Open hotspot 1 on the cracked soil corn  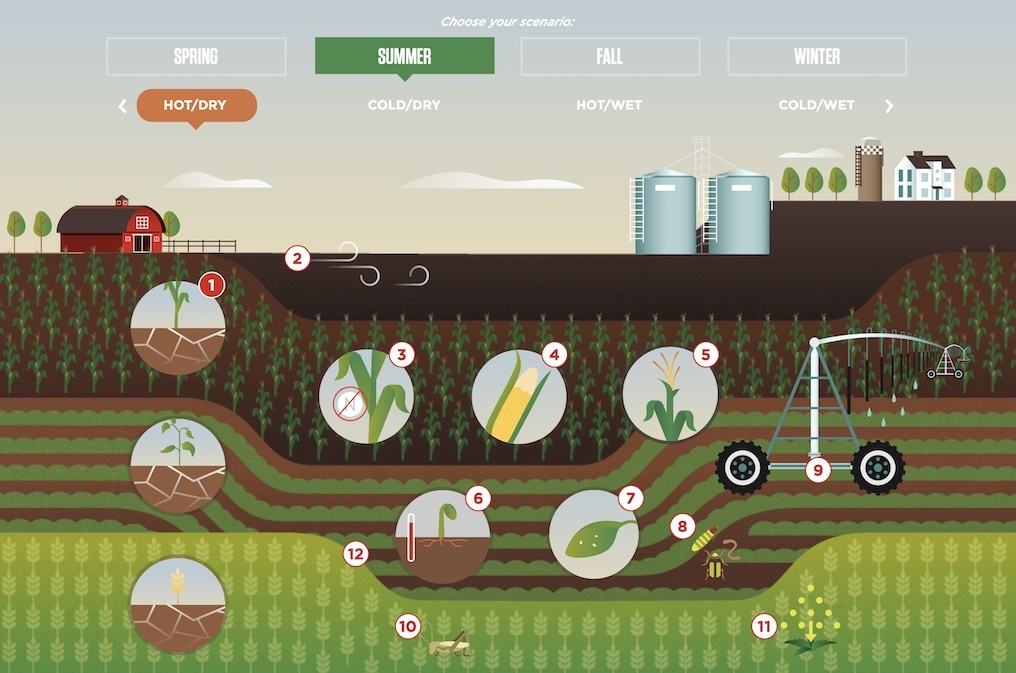click(211, 286)
